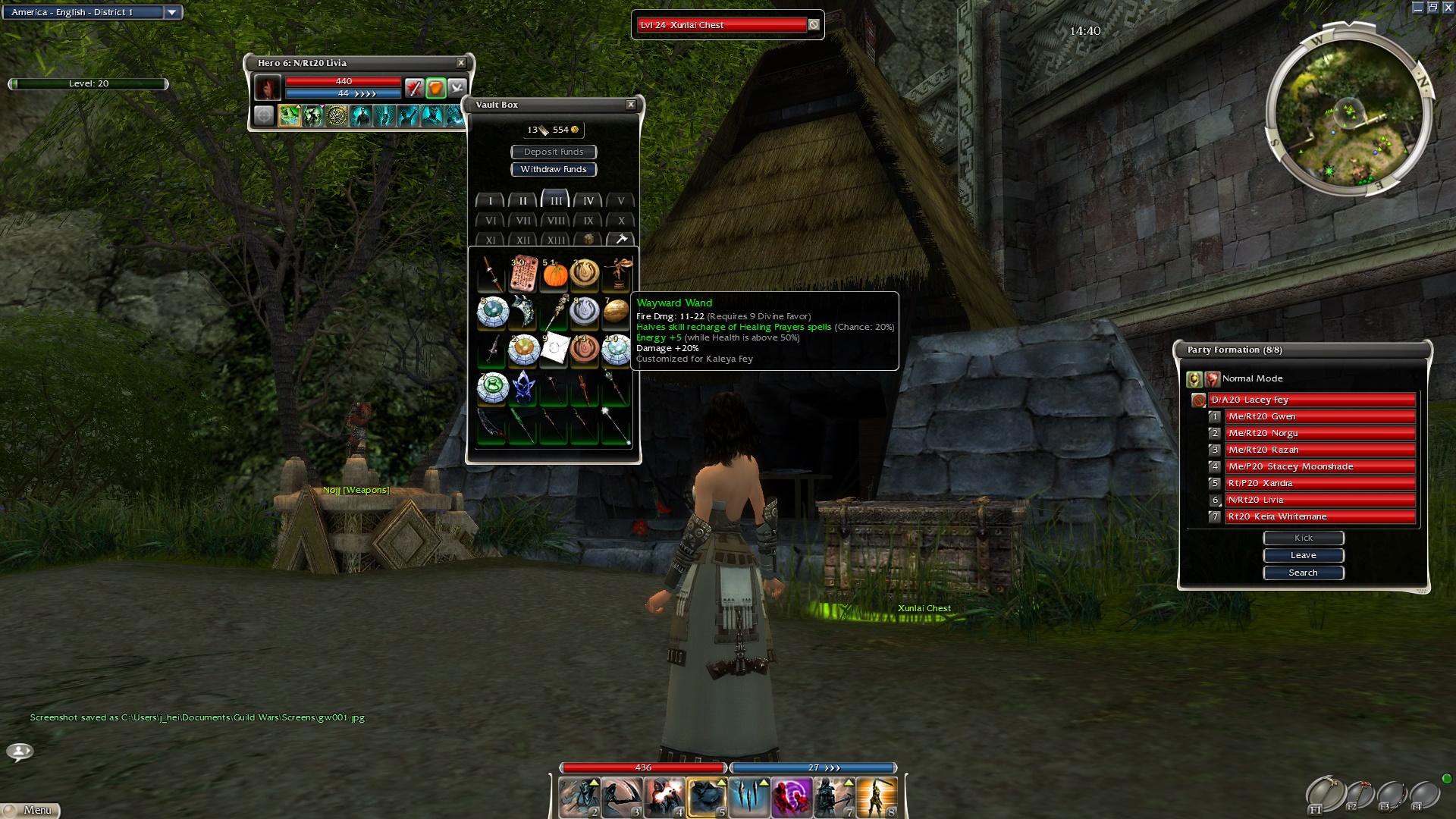The image size is (1456, 819).
Task: Click the compass minimap
Action: pos(1348,114)
